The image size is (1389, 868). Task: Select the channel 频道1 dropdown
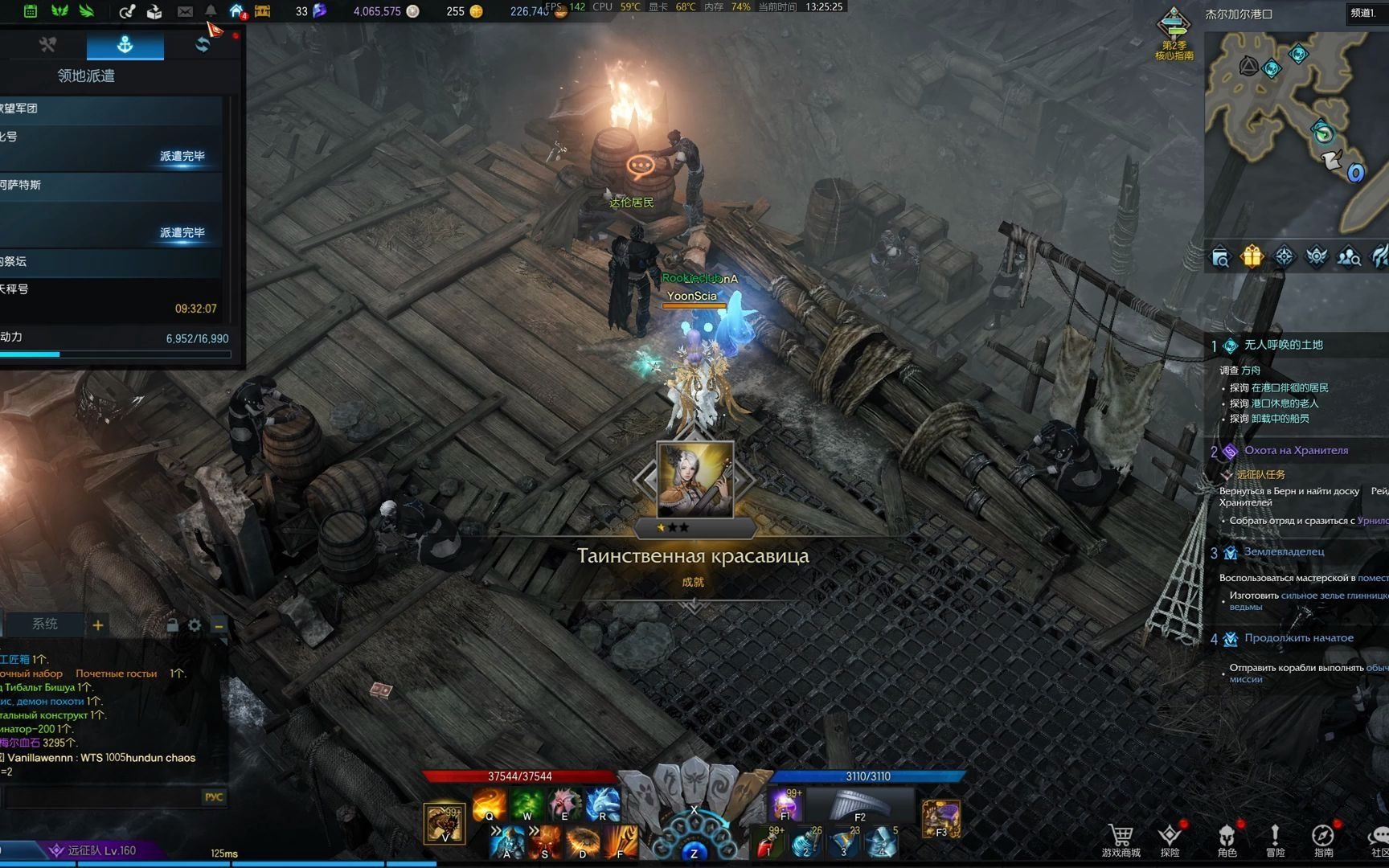(x=1363, y=13)
